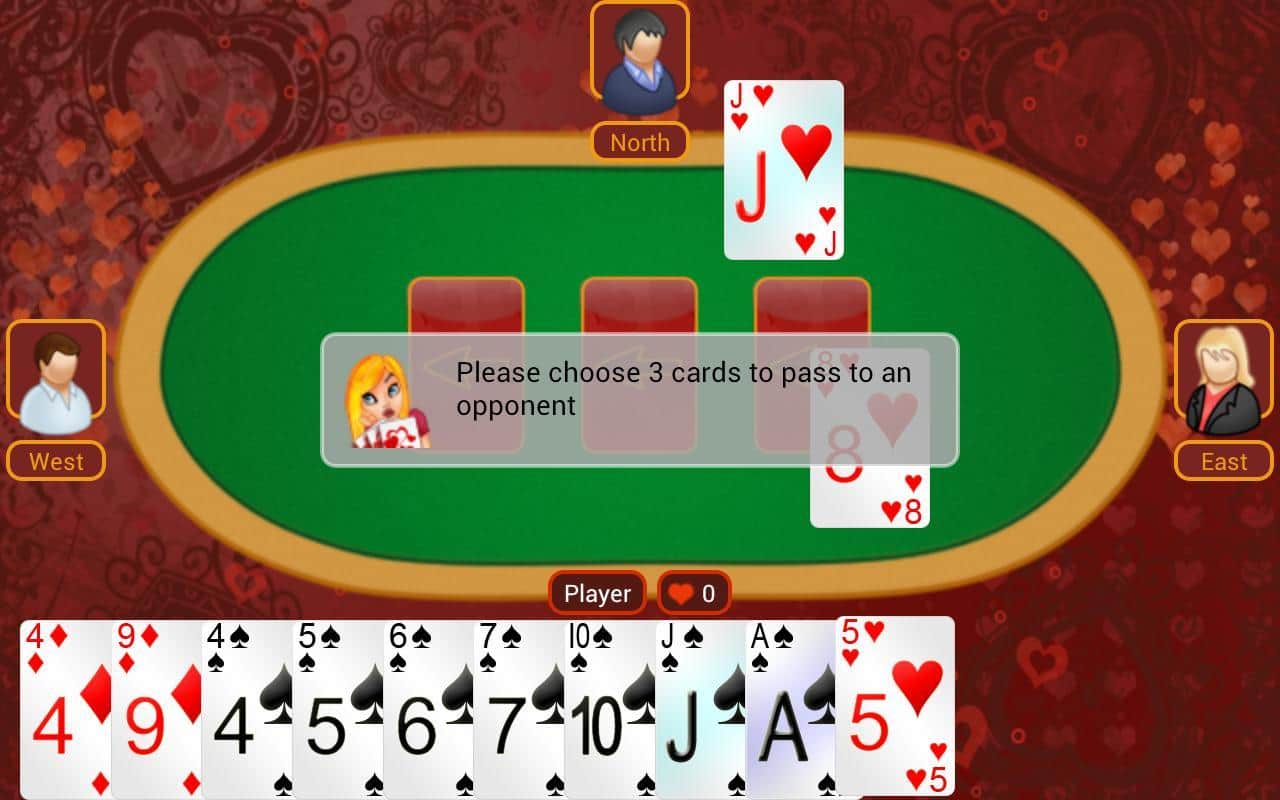The height and width of the screenshot is (800, 1280).
Task: Click the pass instruction dialog text
Action: (682, 388)
